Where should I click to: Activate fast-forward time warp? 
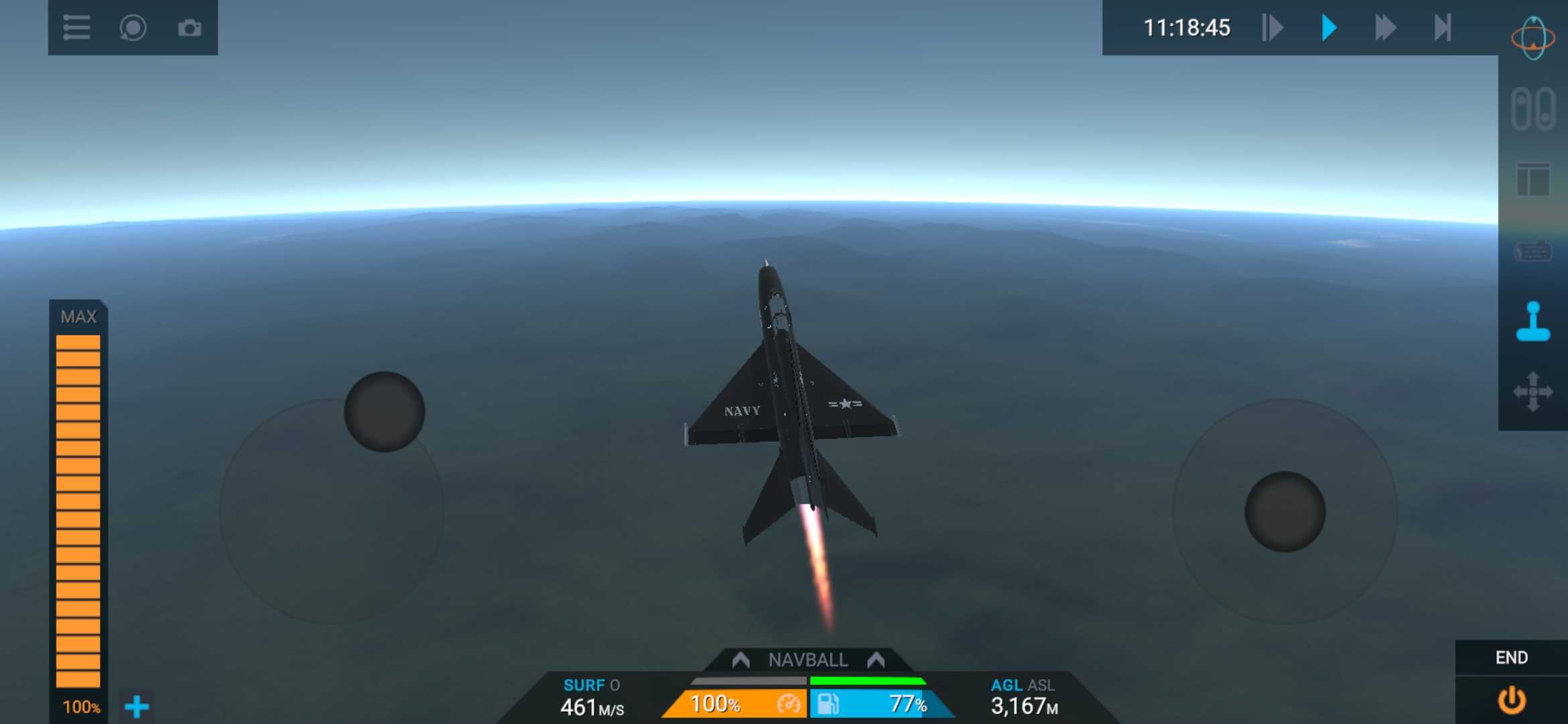click(1385, 28)
